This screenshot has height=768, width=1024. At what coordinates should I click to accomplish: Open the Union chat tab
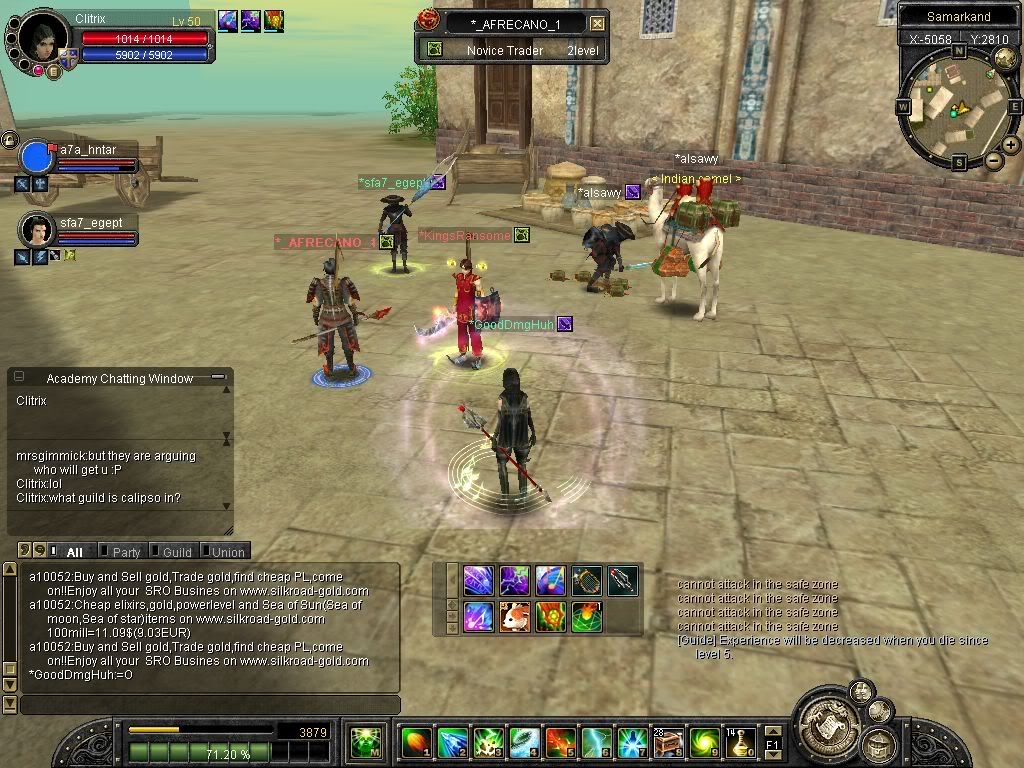pos(227,551)
